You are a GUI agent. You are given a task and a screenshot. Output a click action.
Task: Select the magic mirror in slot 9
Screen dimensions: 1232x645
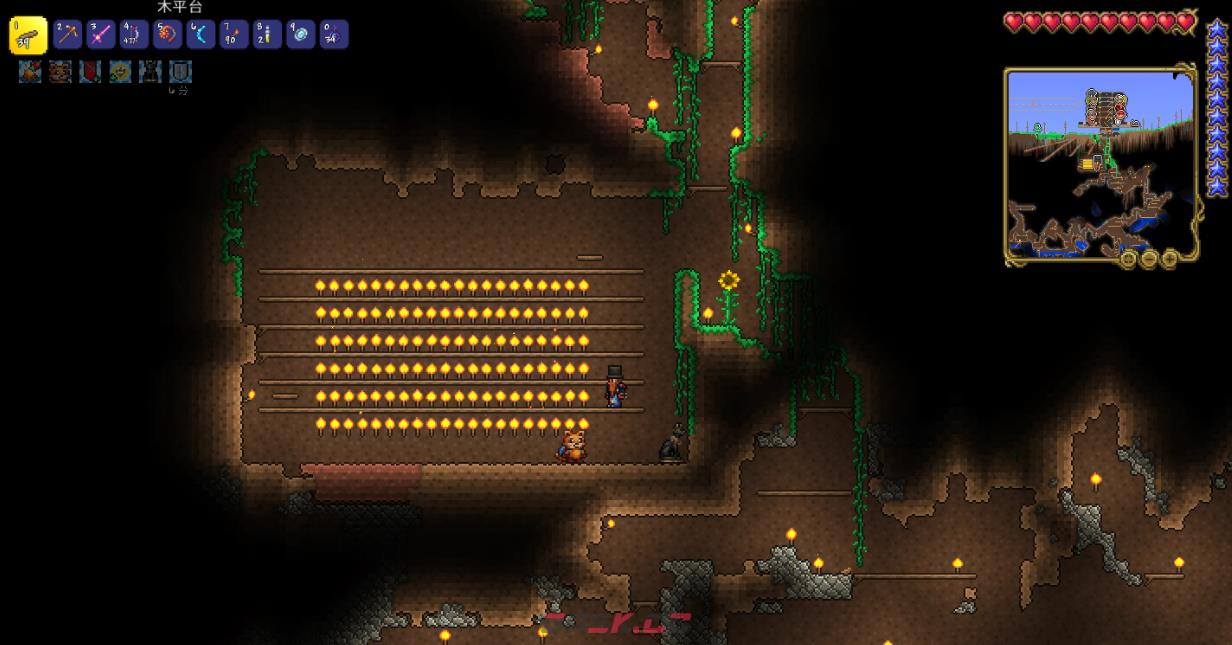[x=301, y=35]
